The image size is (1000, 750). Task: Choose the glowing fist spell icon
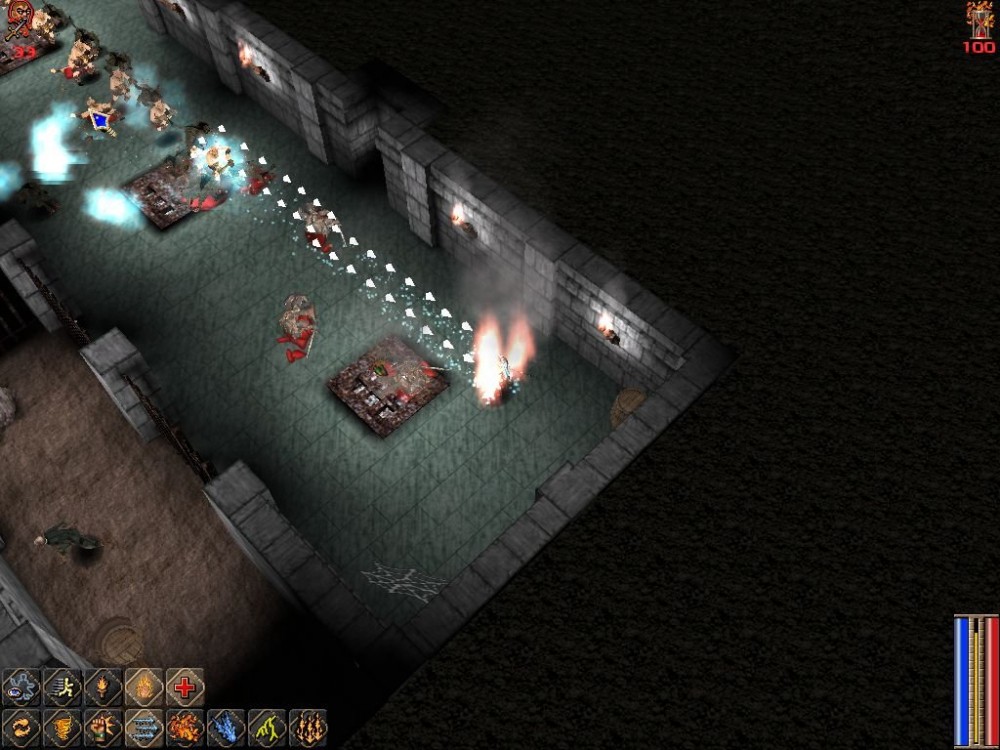pos(103,728)
